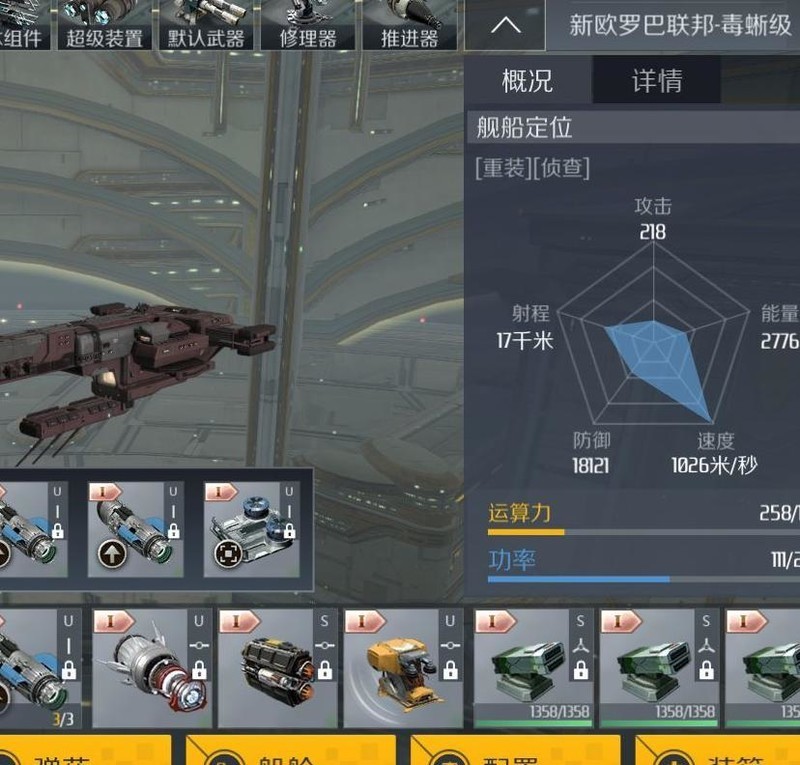Collapse the panel with the up-arrow button
The image size is (800, 765).
[x=505, y=25]
